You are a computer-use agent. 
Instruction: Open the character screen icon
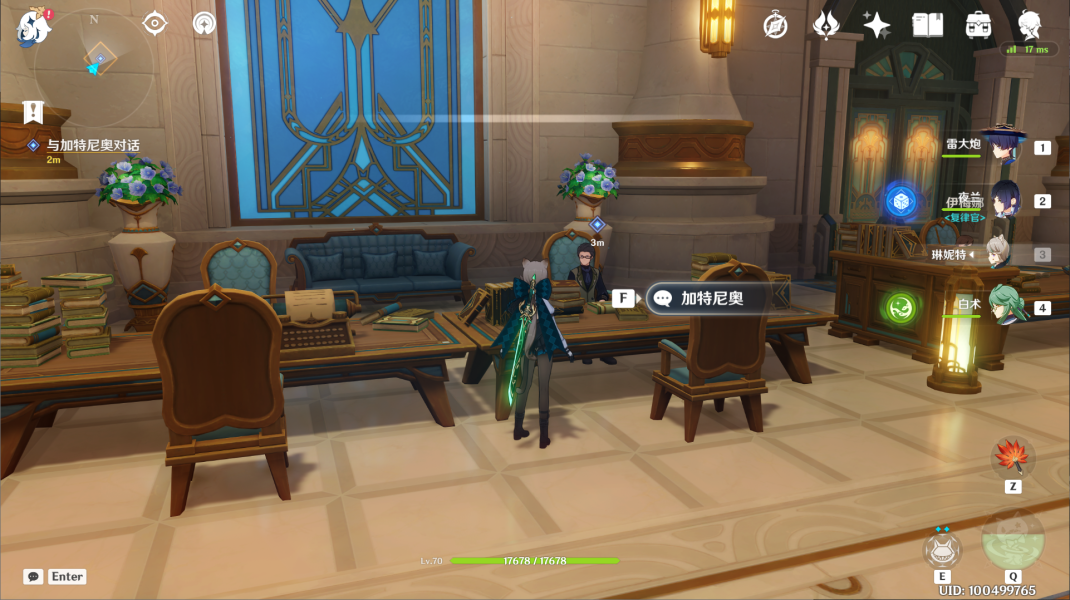[1029, 26]
